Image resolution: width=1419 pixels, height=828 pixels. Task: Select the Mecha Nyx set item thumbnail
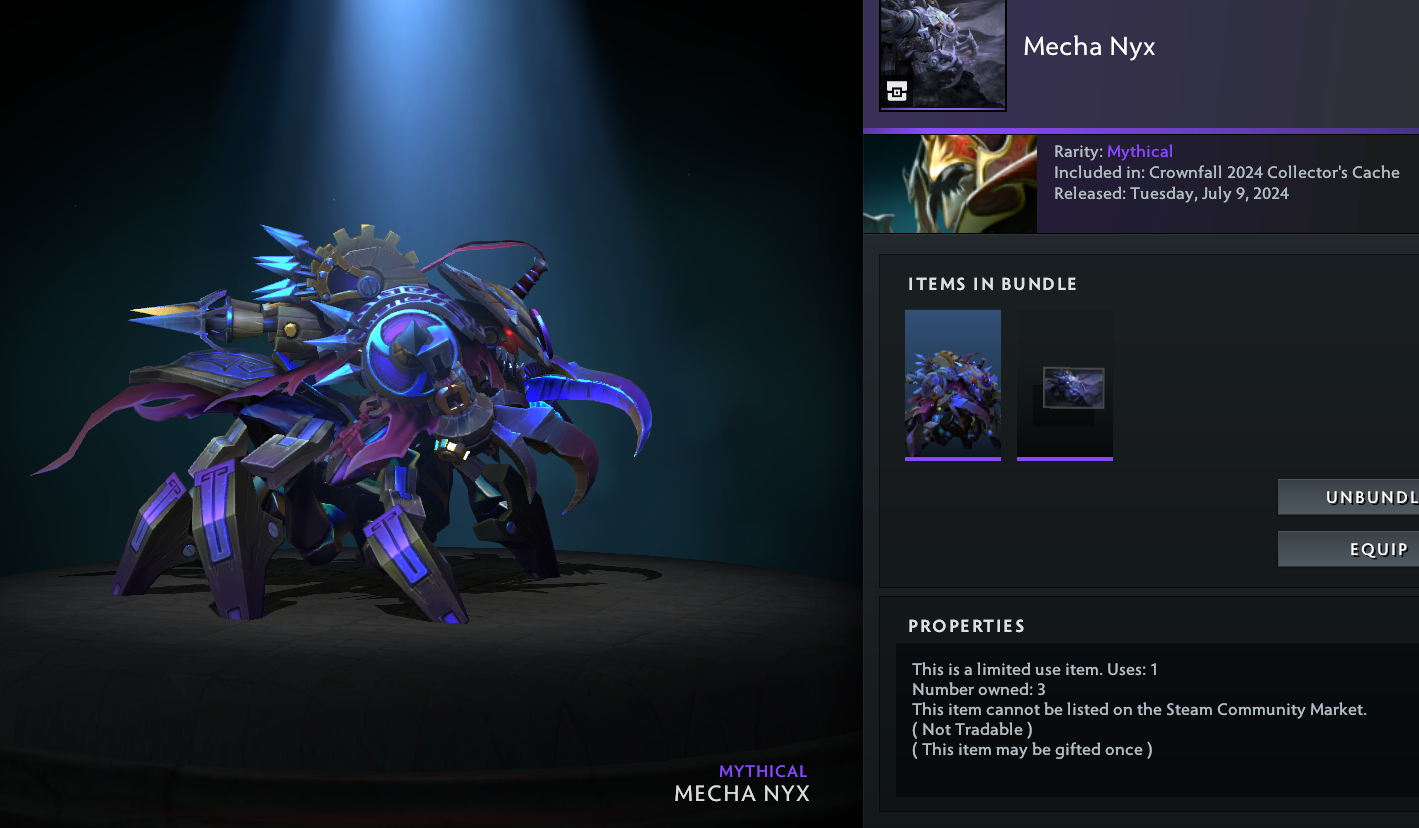(x=952, y=384)
